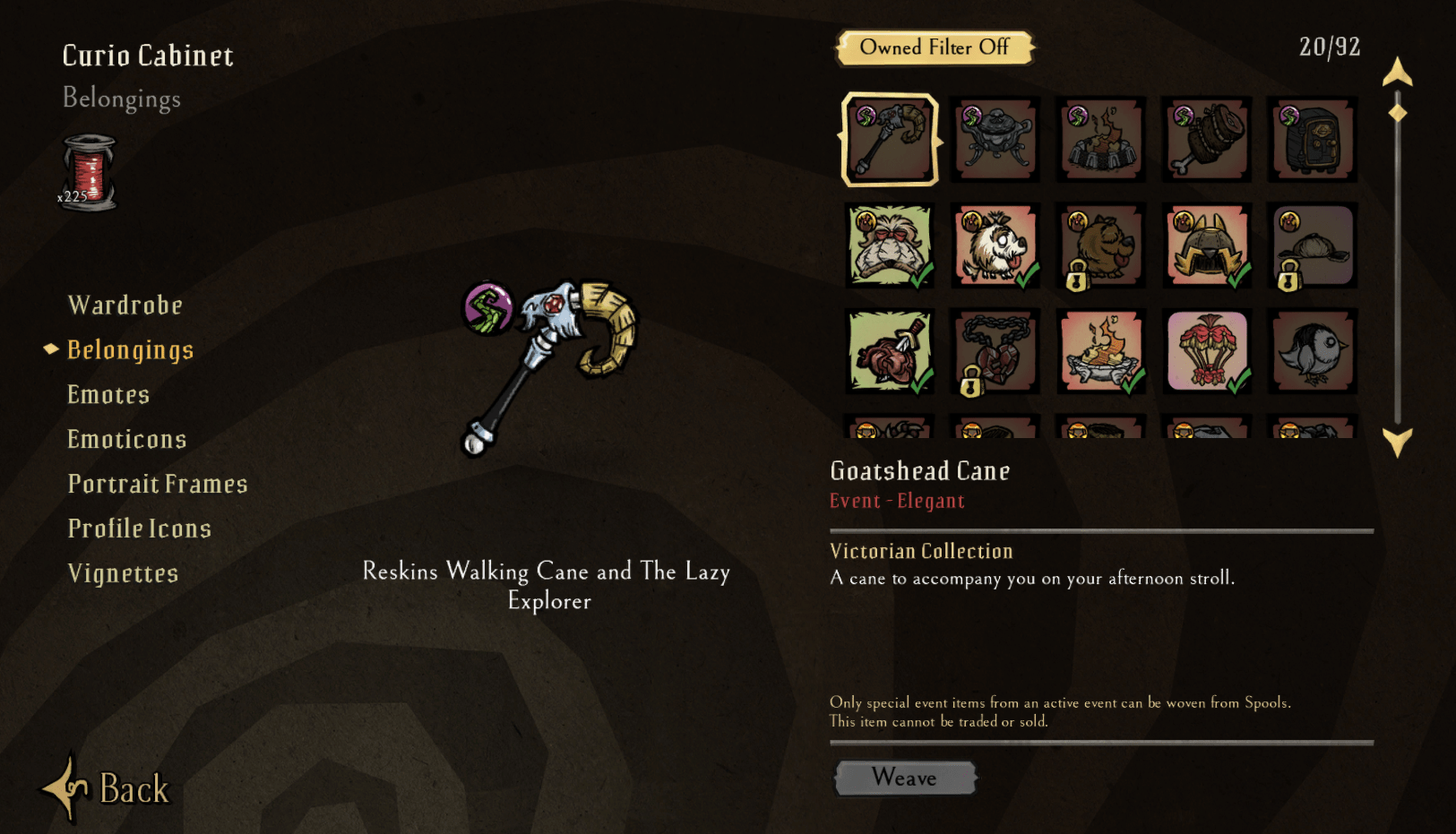1456x834 pixels.
Task: Switch to the Wardrobe category
Action: tap(125, 305)
